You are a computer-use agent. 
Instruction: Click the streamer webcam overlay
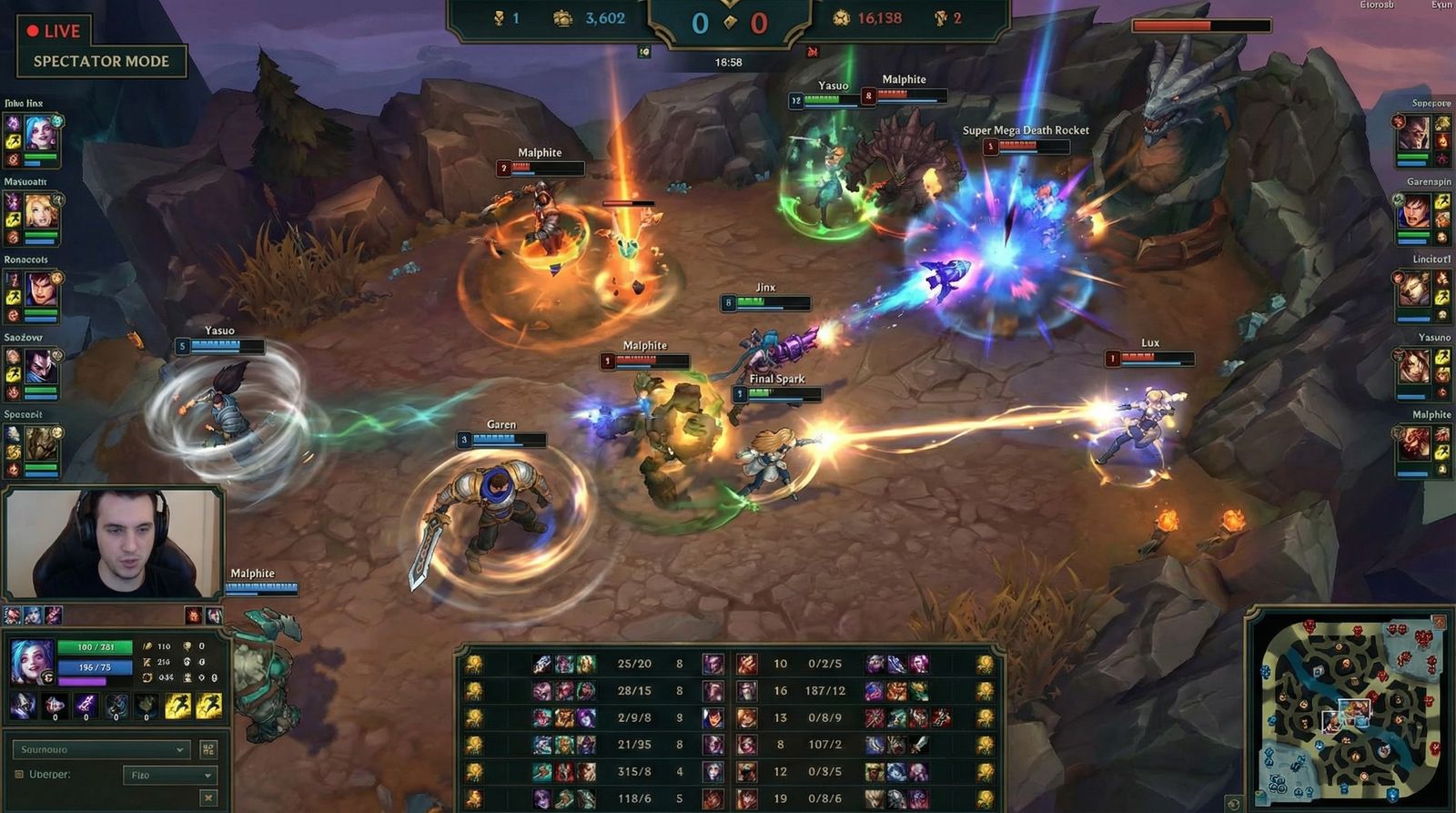click(114, 544)
